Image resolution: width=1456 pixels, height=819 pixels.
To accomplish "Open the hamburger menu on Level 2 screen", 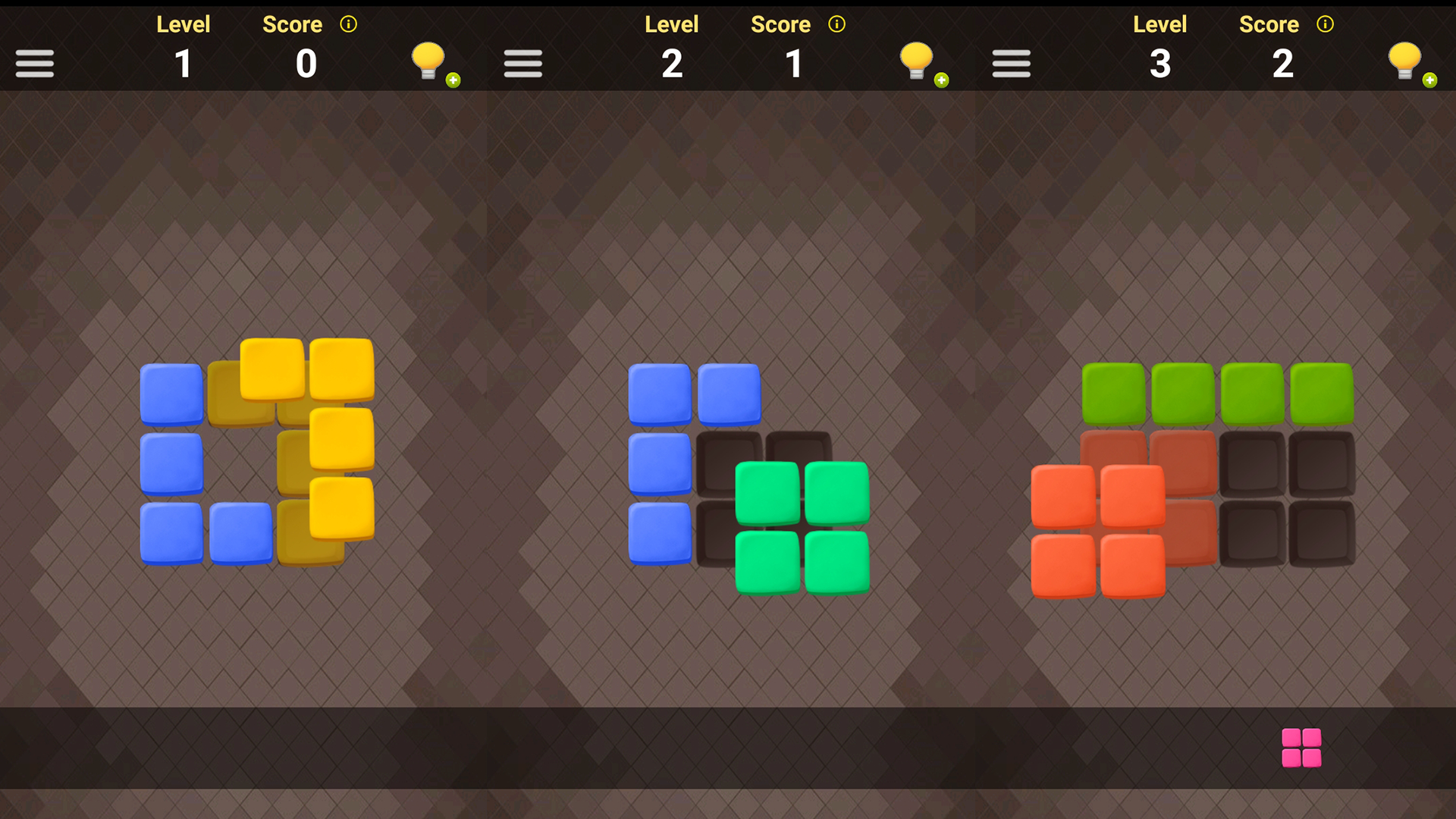I will [522, 63].
